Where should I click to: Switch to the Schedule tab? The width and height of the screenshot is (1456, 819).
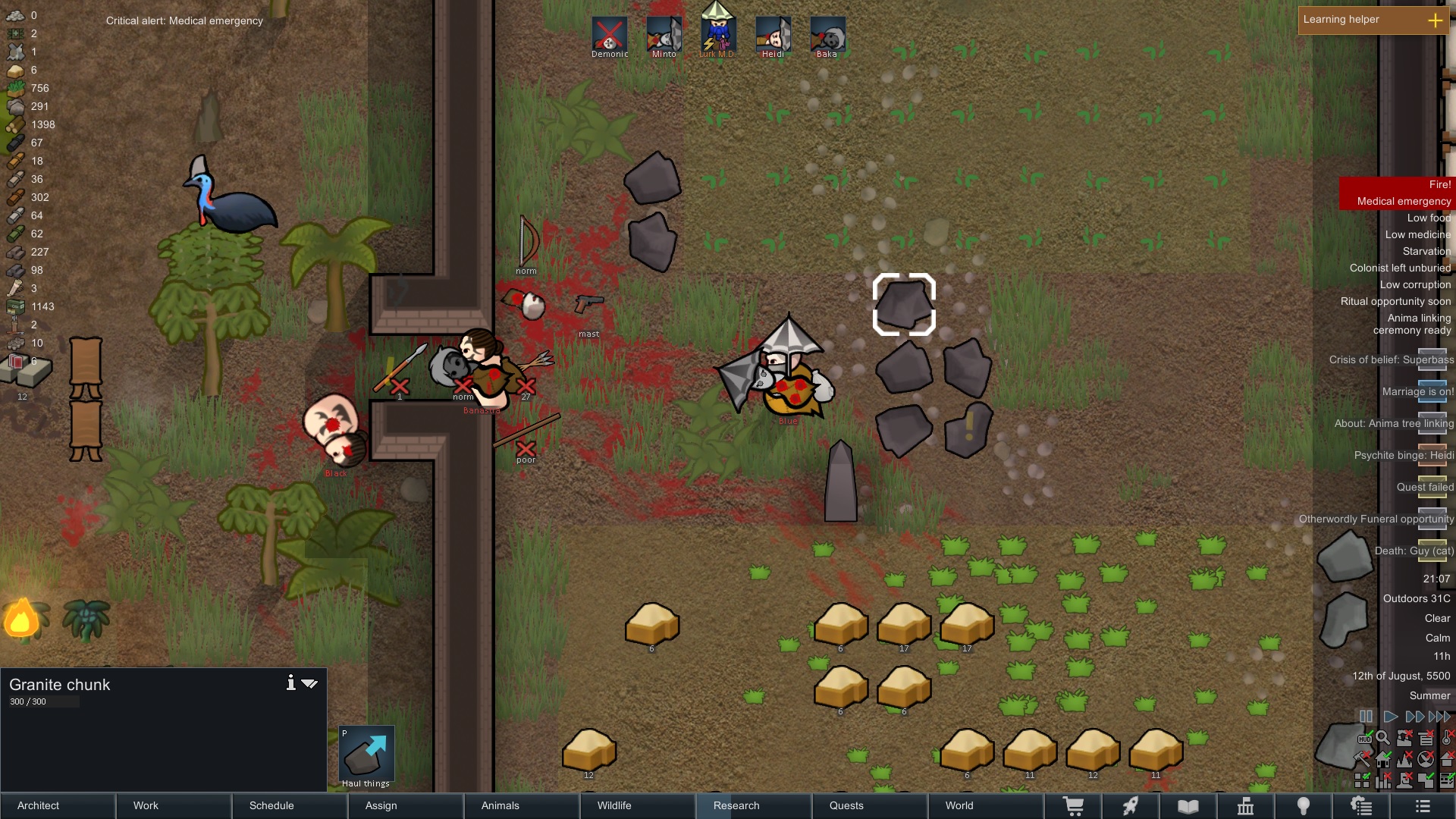[x=290, y=805]
